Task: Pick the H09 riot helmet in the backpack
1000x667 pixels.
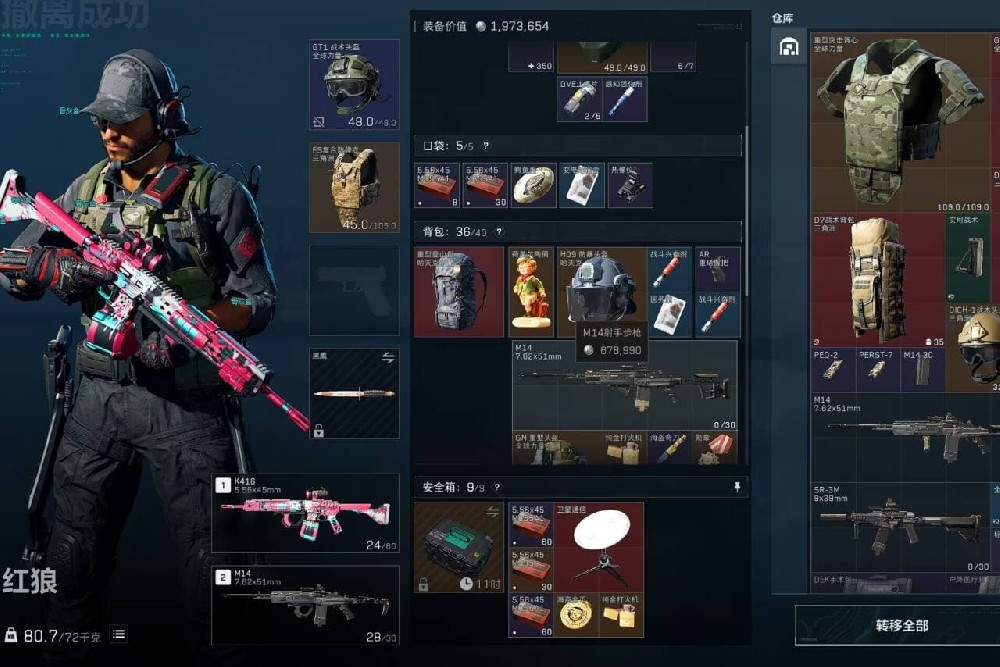Action: [x=601, y=290]
